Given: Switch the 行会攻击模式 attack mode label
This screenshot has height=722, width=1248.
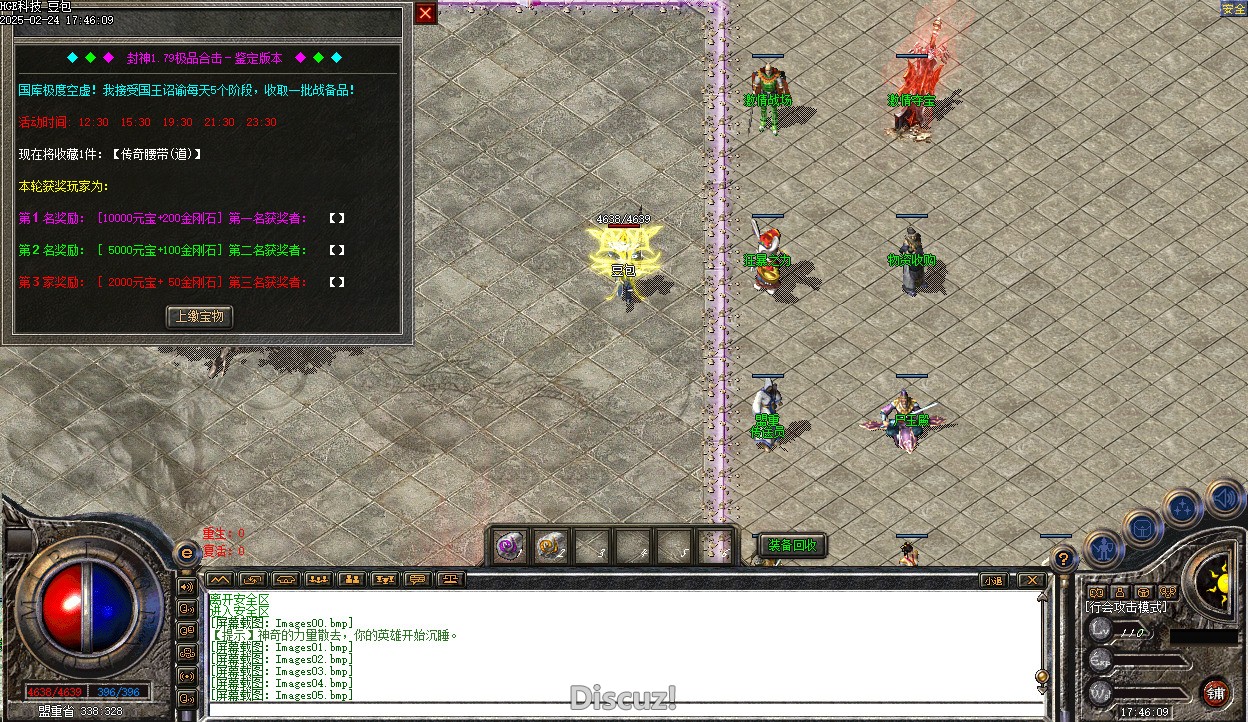Looking at the screenshot, I should pyautogui.click(x=1125, y=607).
